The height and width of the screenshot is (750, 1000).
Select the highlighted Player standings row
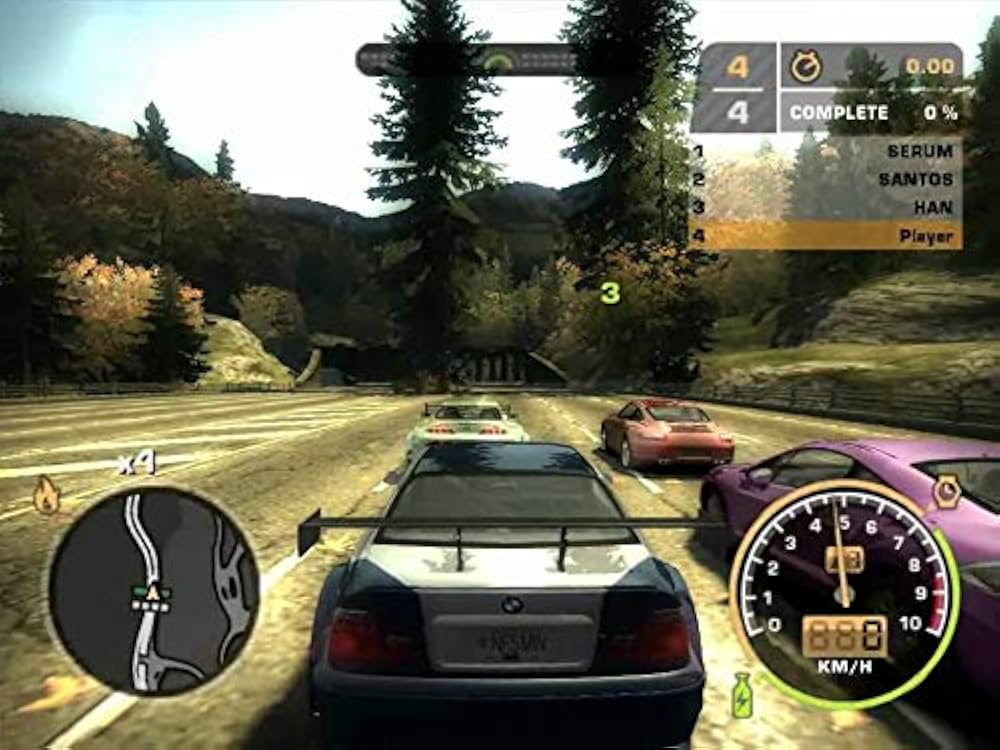click(826, 236)
